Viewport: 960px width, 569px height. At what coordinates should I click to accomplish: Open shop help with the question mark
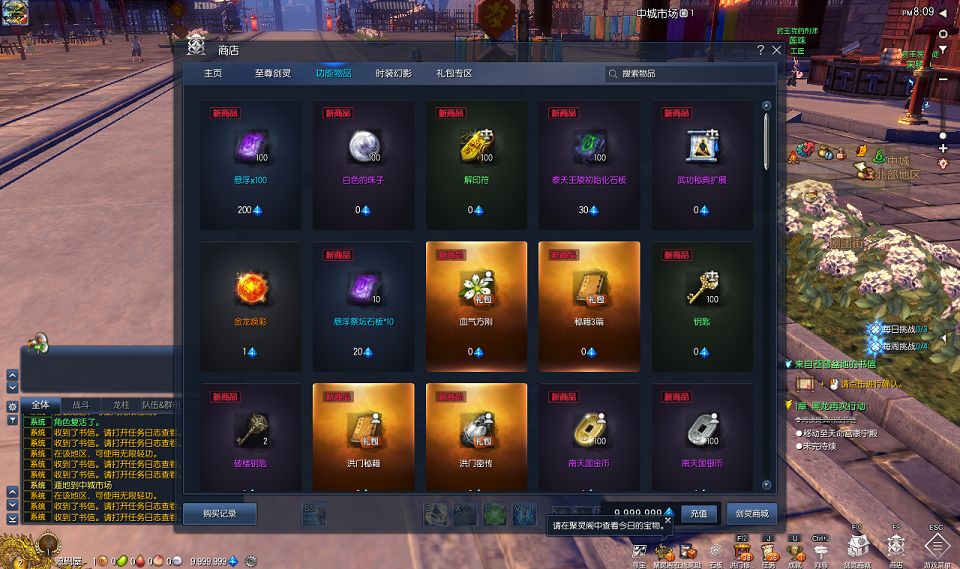[760, 49]
